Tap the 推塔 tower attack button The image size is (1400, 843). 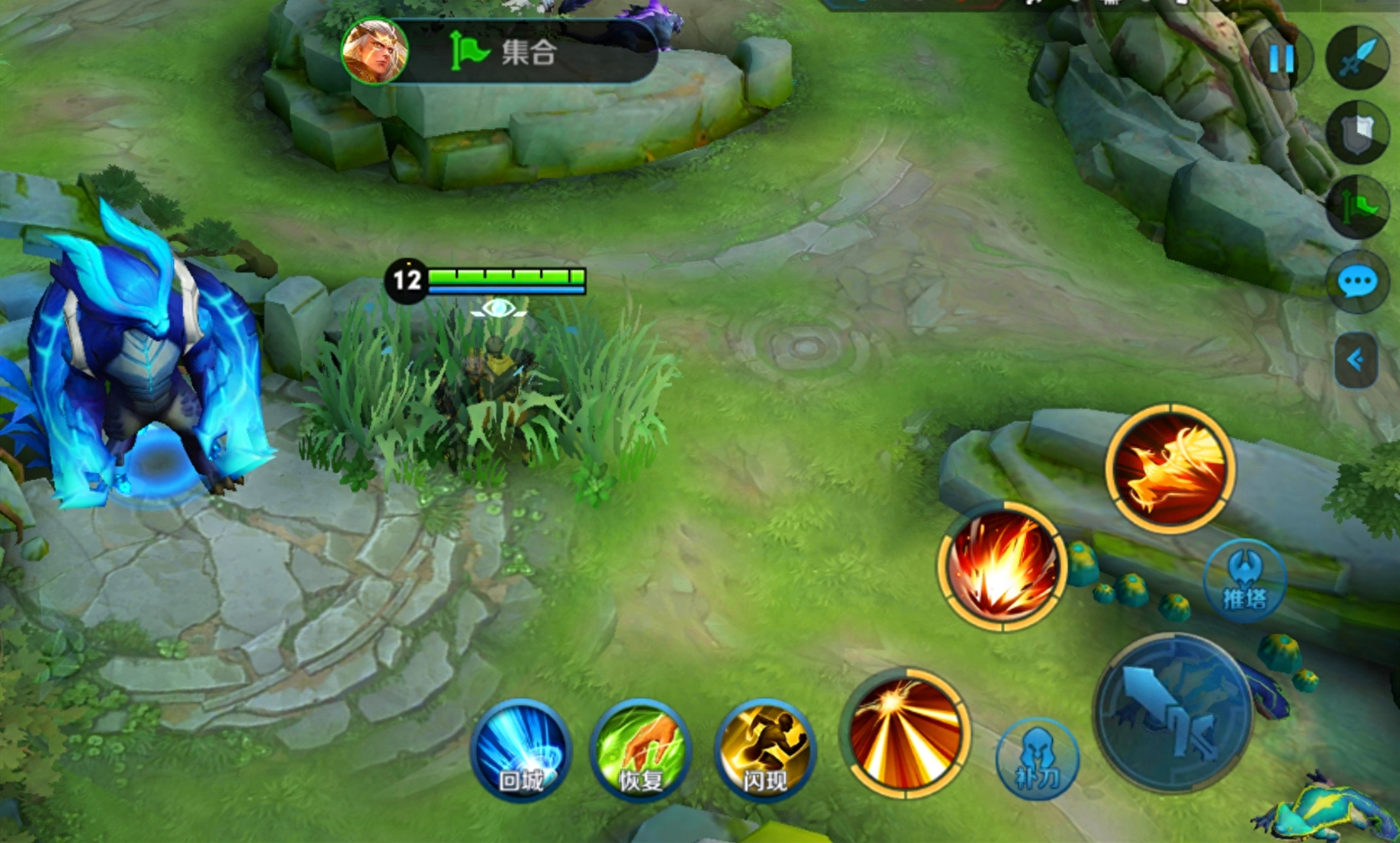coord(1244,580)
